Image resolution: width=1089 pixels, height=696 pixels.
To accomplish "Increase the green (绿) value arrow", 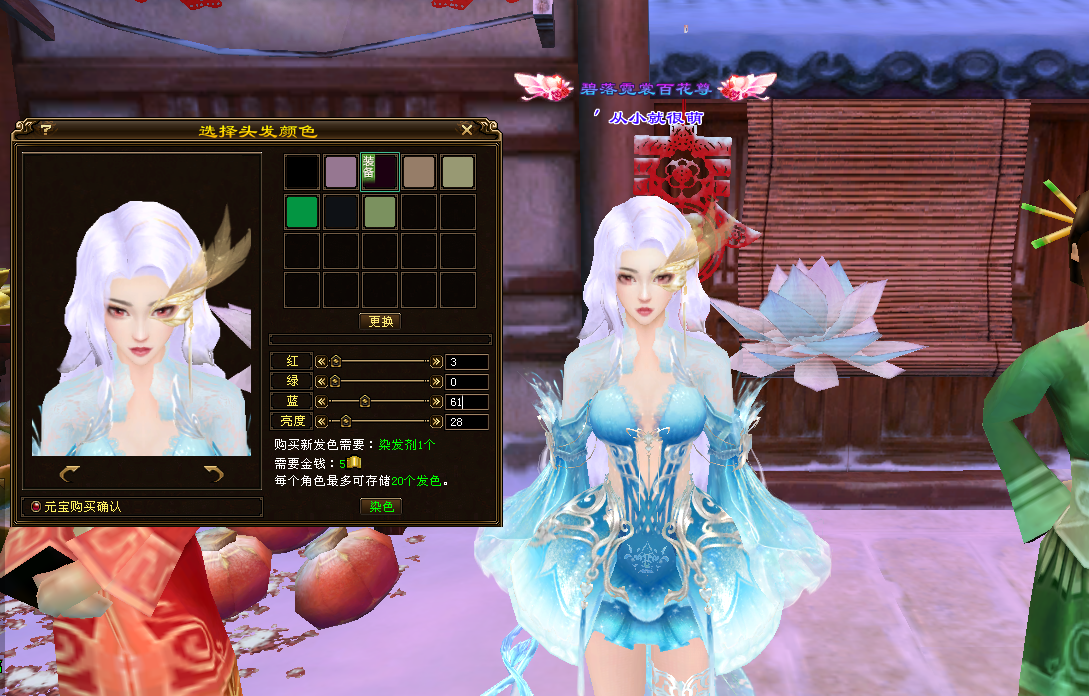I will click(436, 381).
